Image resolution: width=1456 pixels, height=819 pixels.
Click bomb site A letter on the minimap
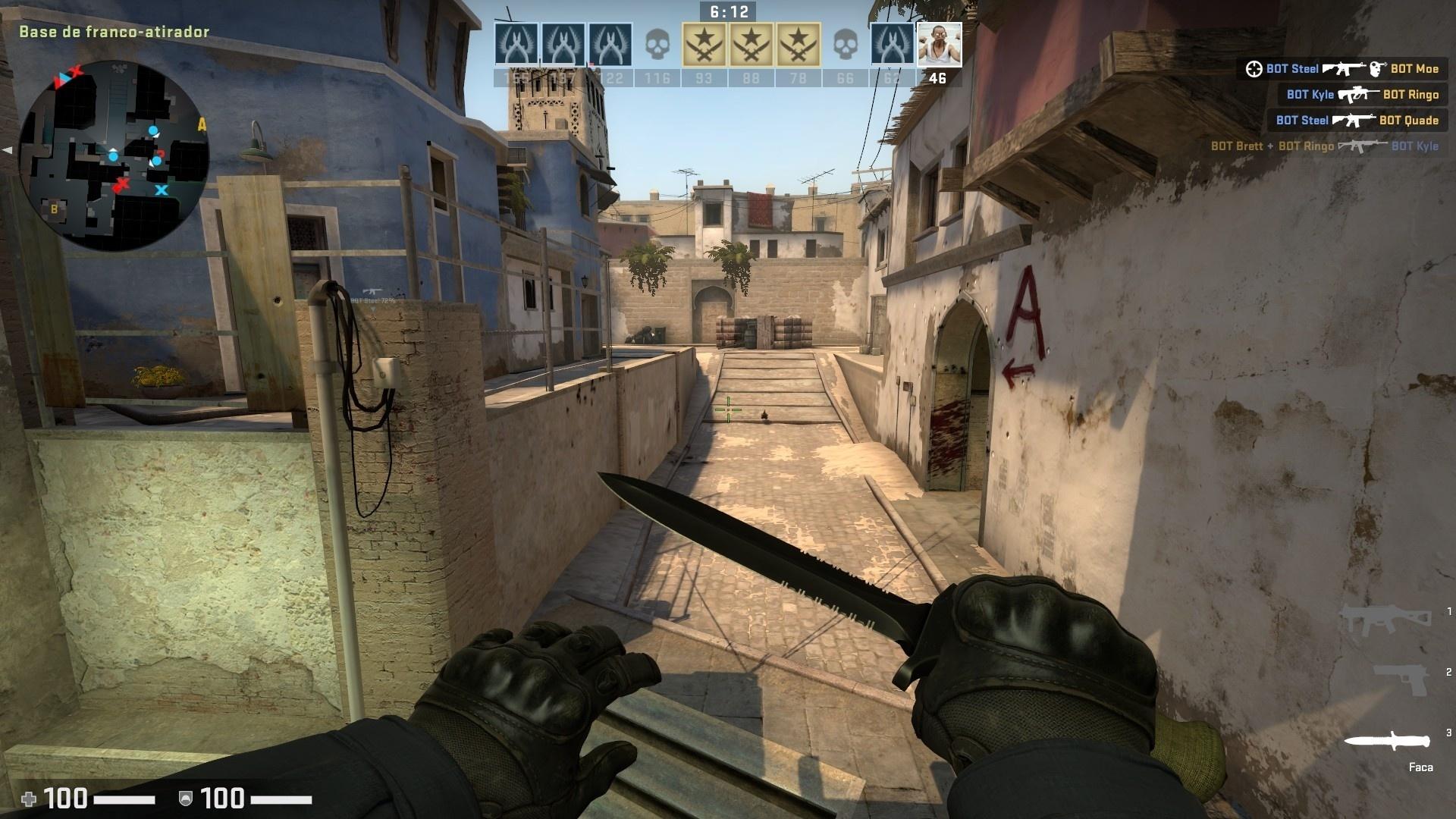coord(202,124)
